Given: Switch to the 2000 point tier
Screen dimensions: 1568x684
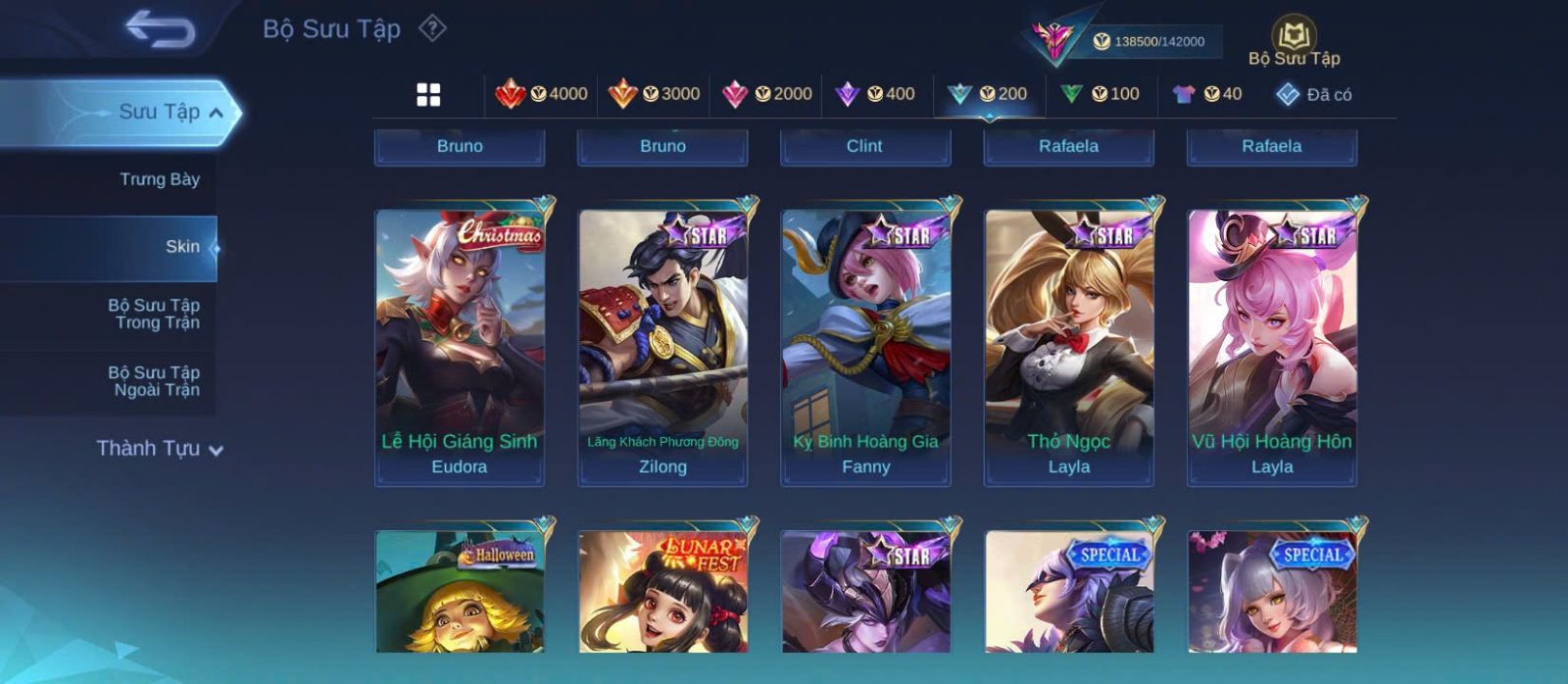Looking at the screenshot, I should [x=766, y=94].
